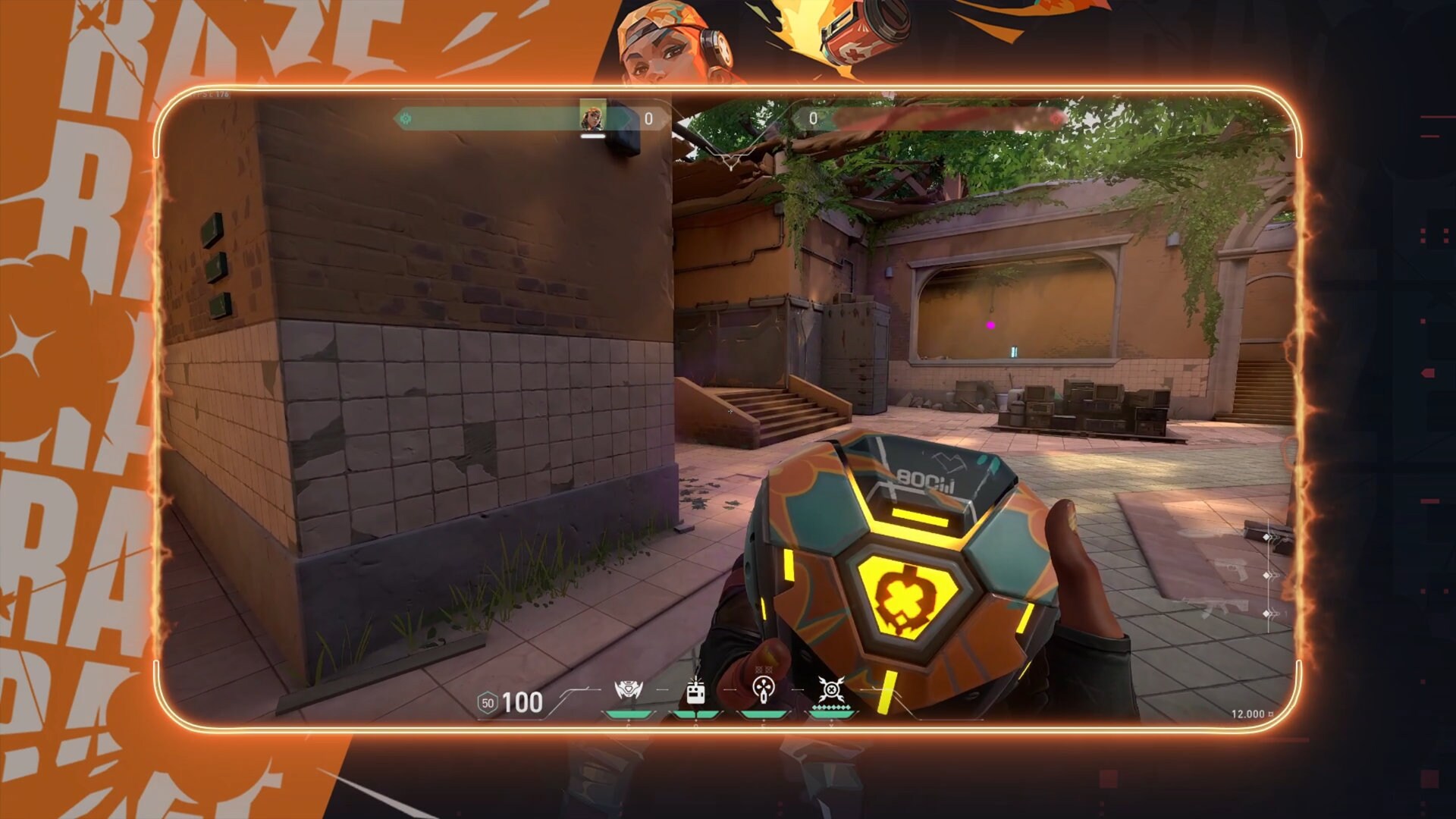Toggle the round-win marker under Raze's portrait
The width and height of the screenshot is (1456, 819).
coord(592,136)
